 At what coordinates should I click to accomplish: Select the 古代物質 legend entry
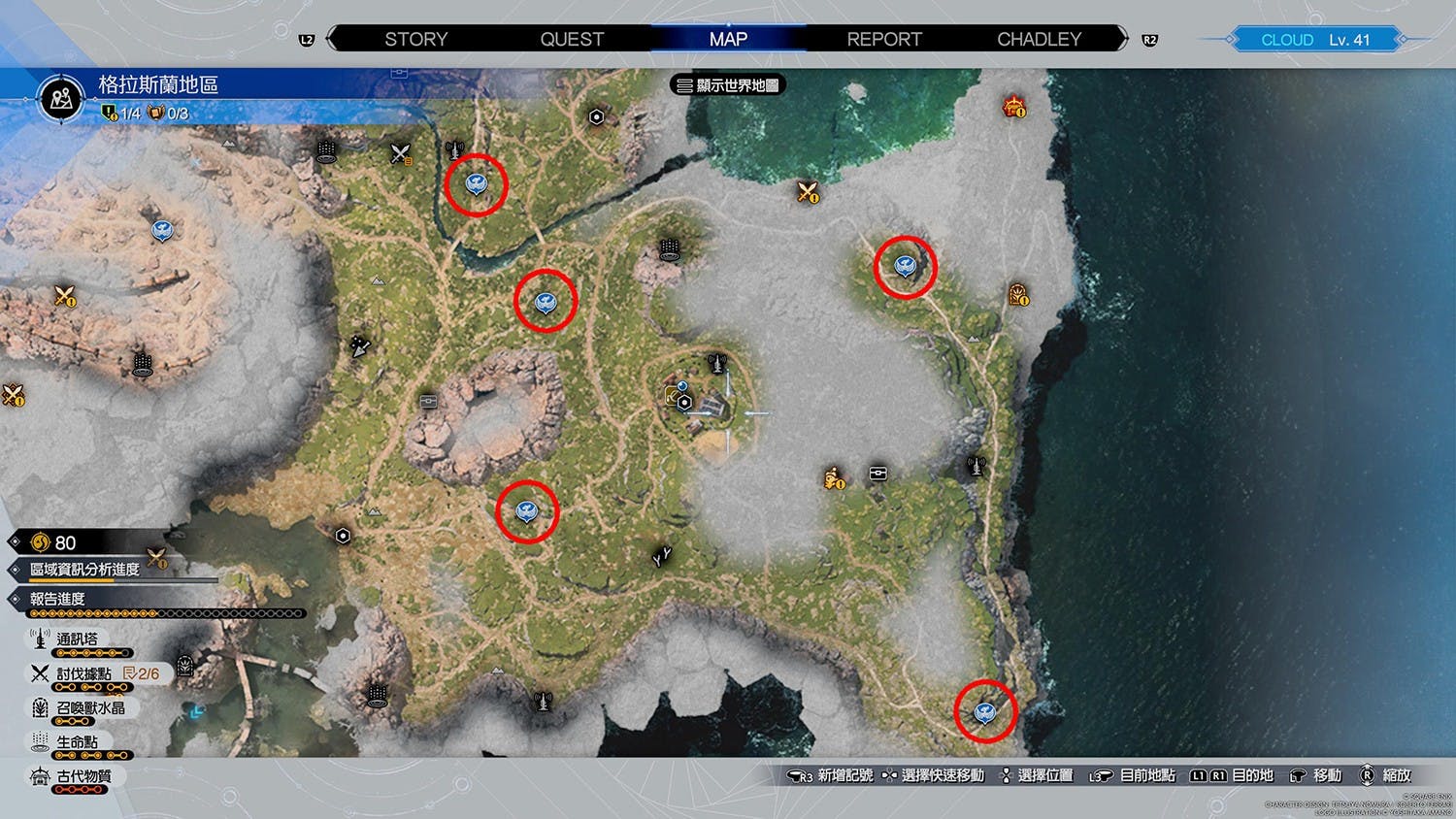tap(83, 776)
